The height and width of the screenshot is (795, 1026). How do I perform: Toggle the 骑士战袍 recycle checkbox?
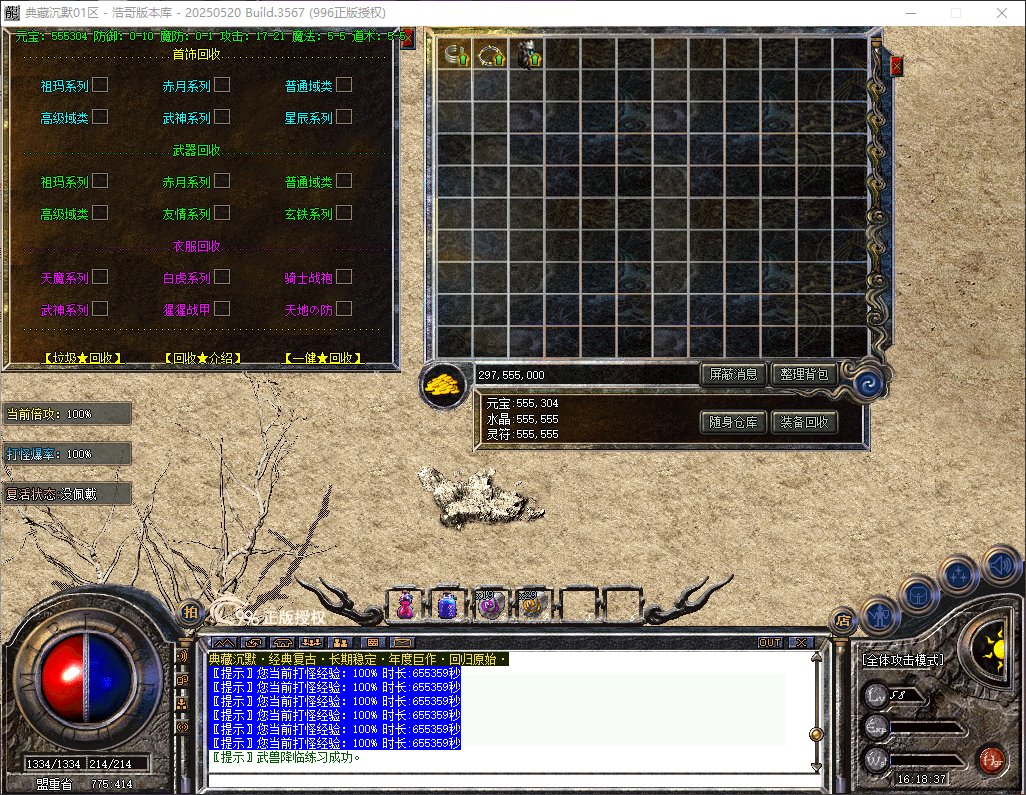(344, 277)
